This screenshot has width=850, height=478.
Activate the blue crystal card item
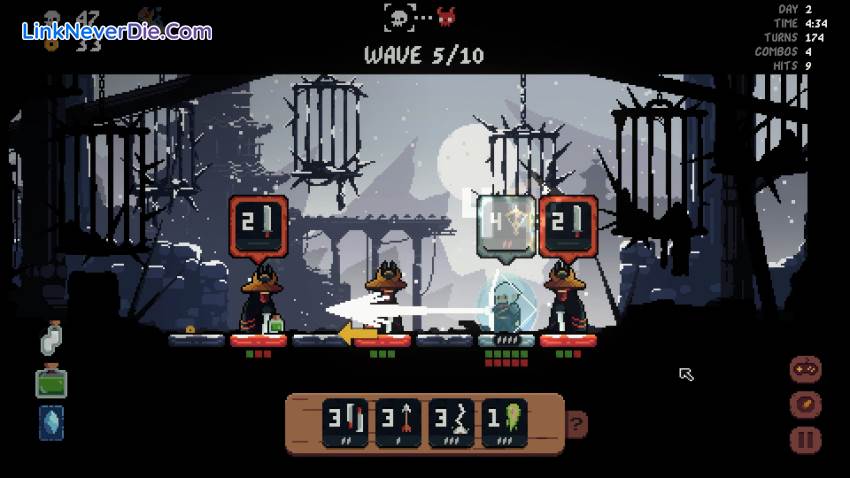coord(51,423)
